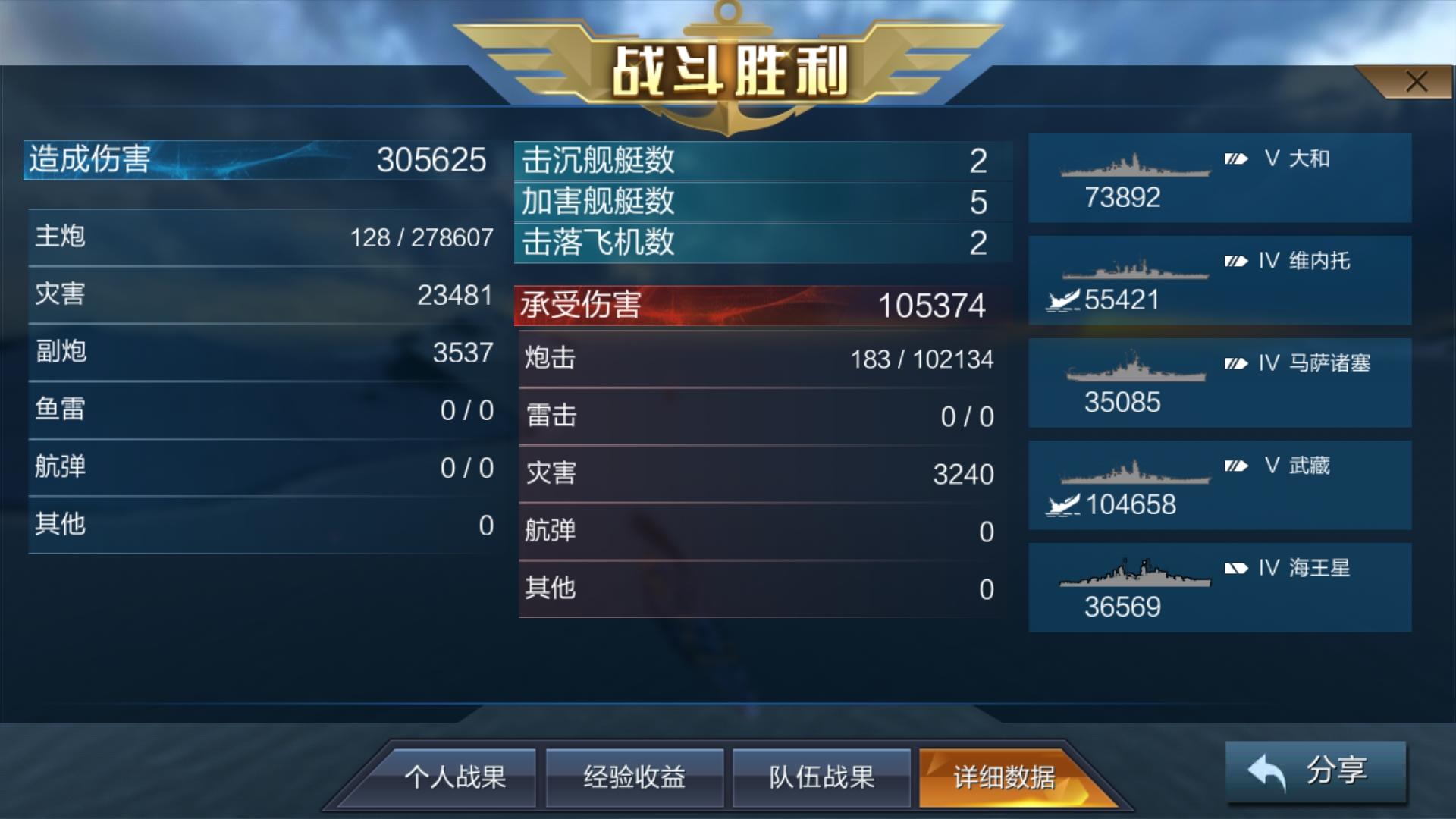Select the 主炮 main gun stat row
1456x819 pixels.
coord(258,237)
